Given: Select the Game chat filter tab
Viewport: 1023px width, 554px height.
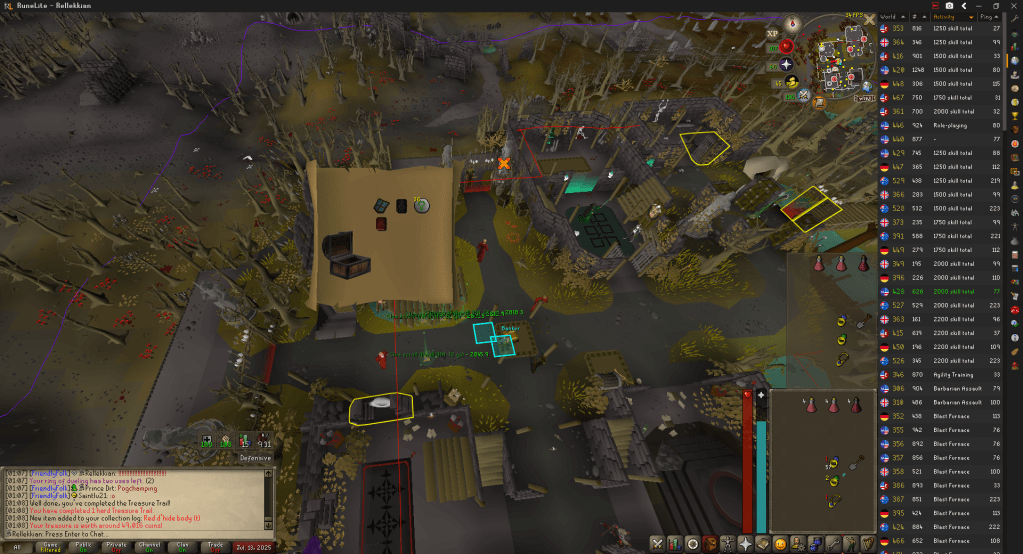Looking at the screenshot, I should pos(50,547).
